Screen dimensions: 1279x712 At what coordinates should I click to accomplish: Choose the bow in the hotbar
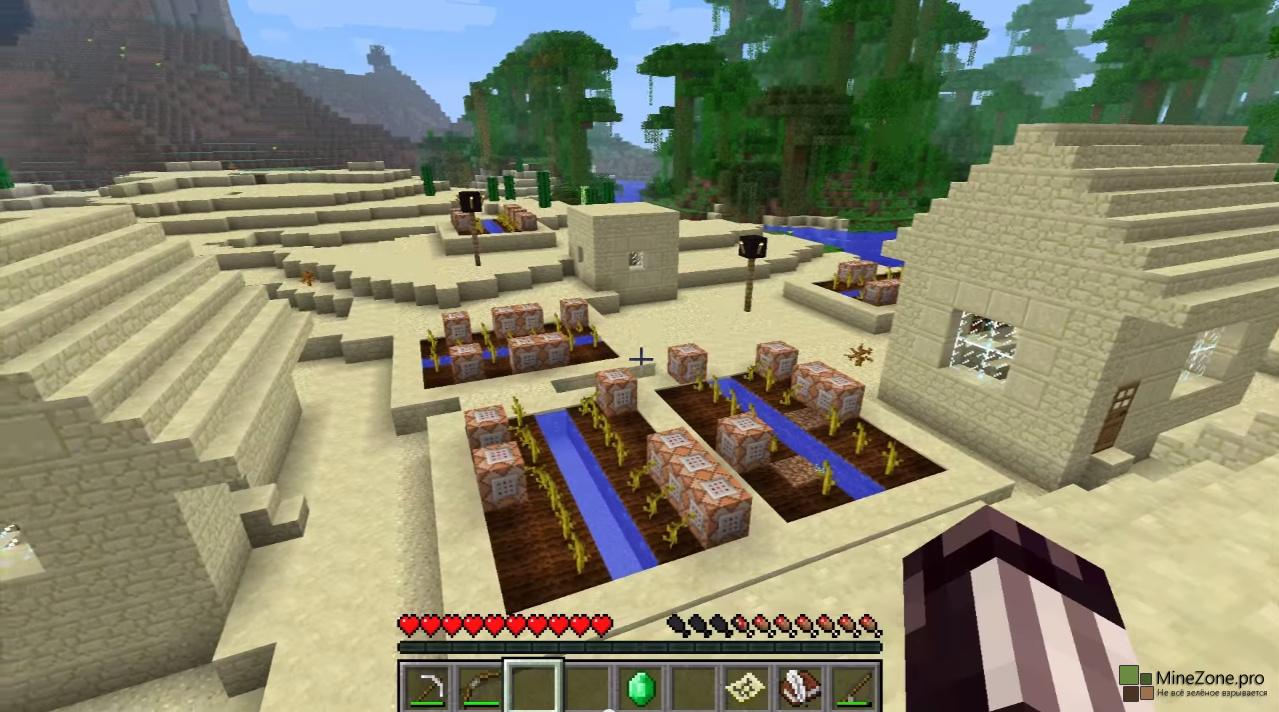coord(480,687)
